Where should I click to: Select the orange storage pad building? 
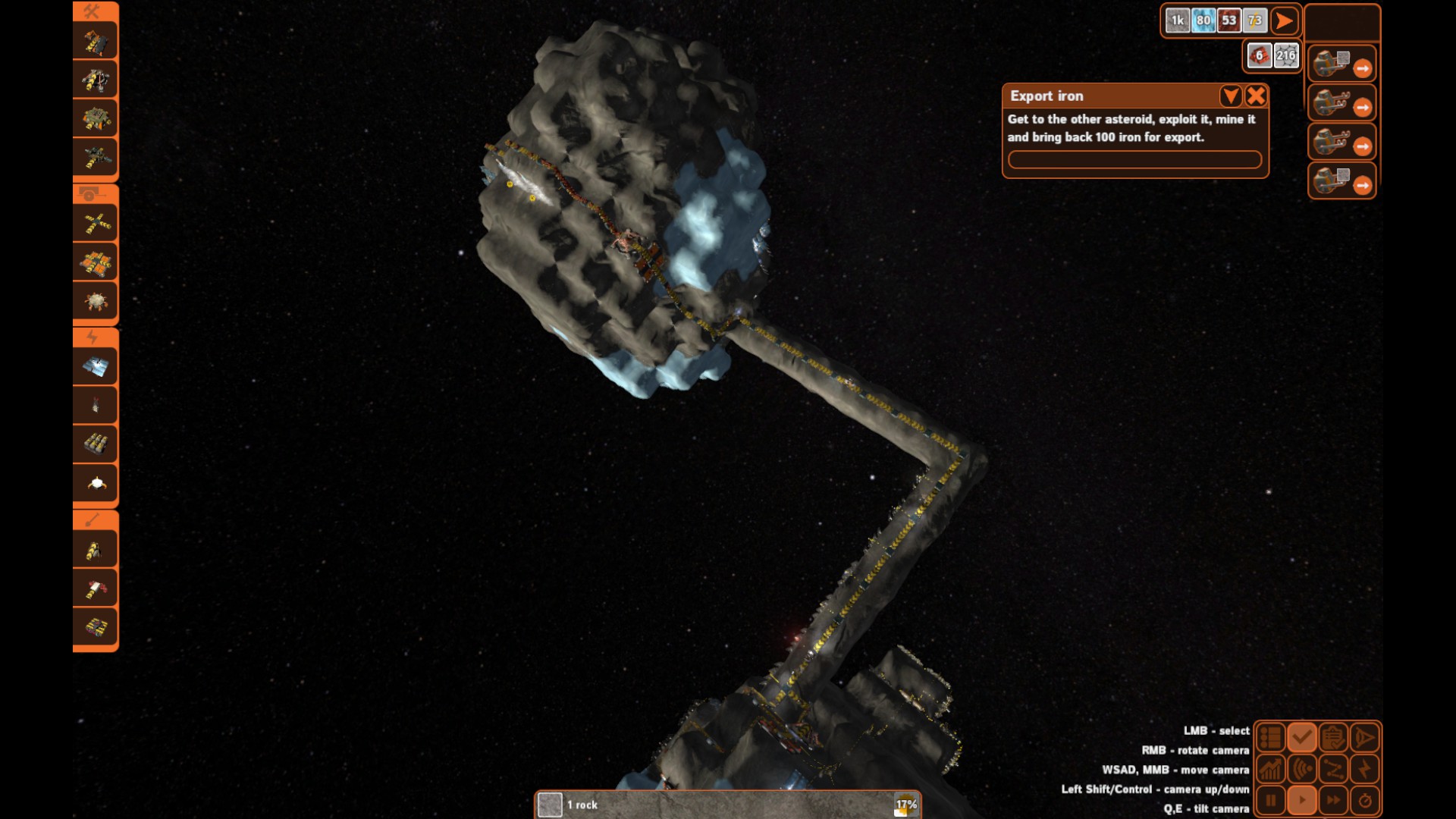point(96,262)
